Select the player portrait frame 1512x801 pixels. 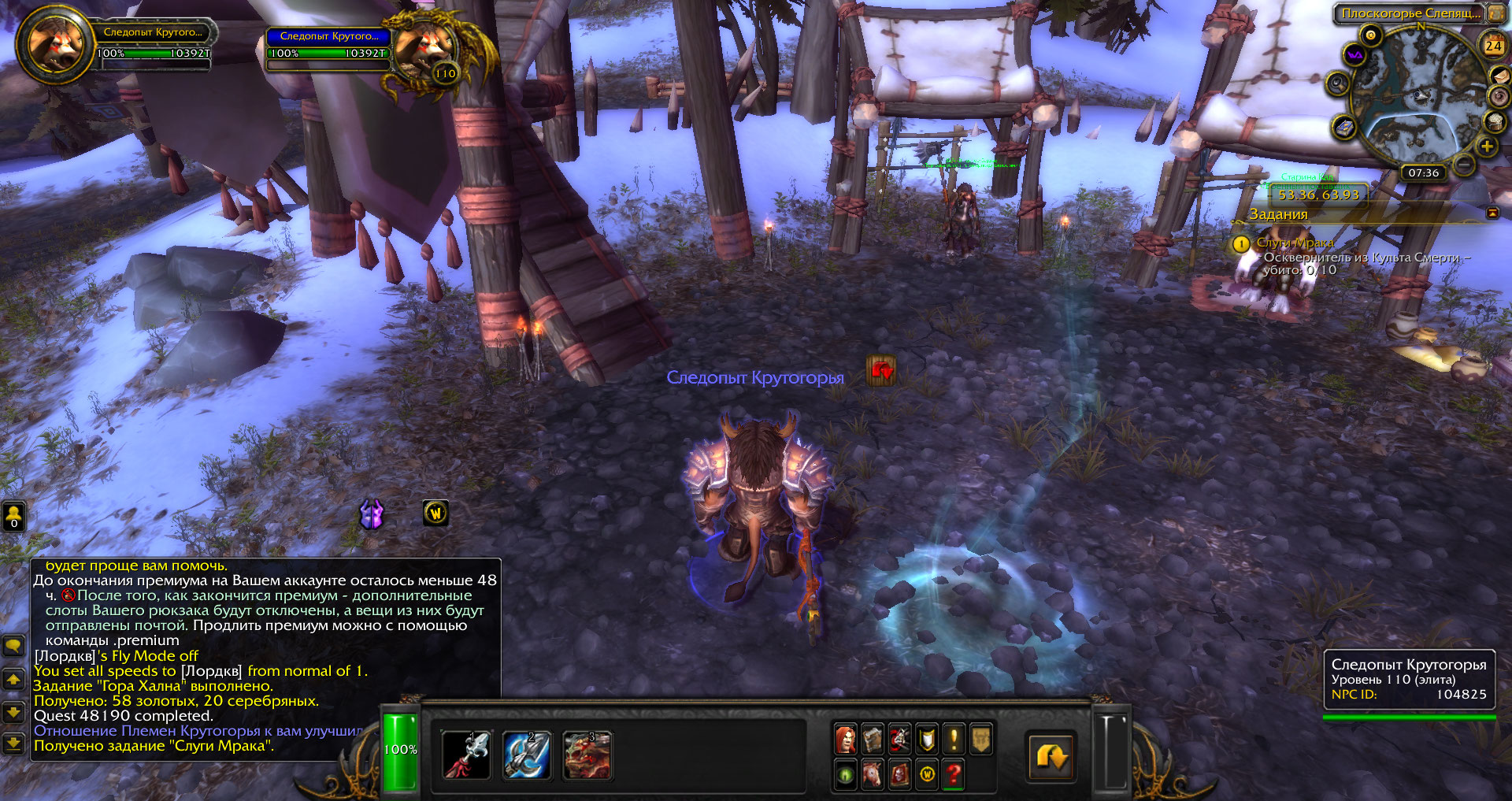click(55, 46)
